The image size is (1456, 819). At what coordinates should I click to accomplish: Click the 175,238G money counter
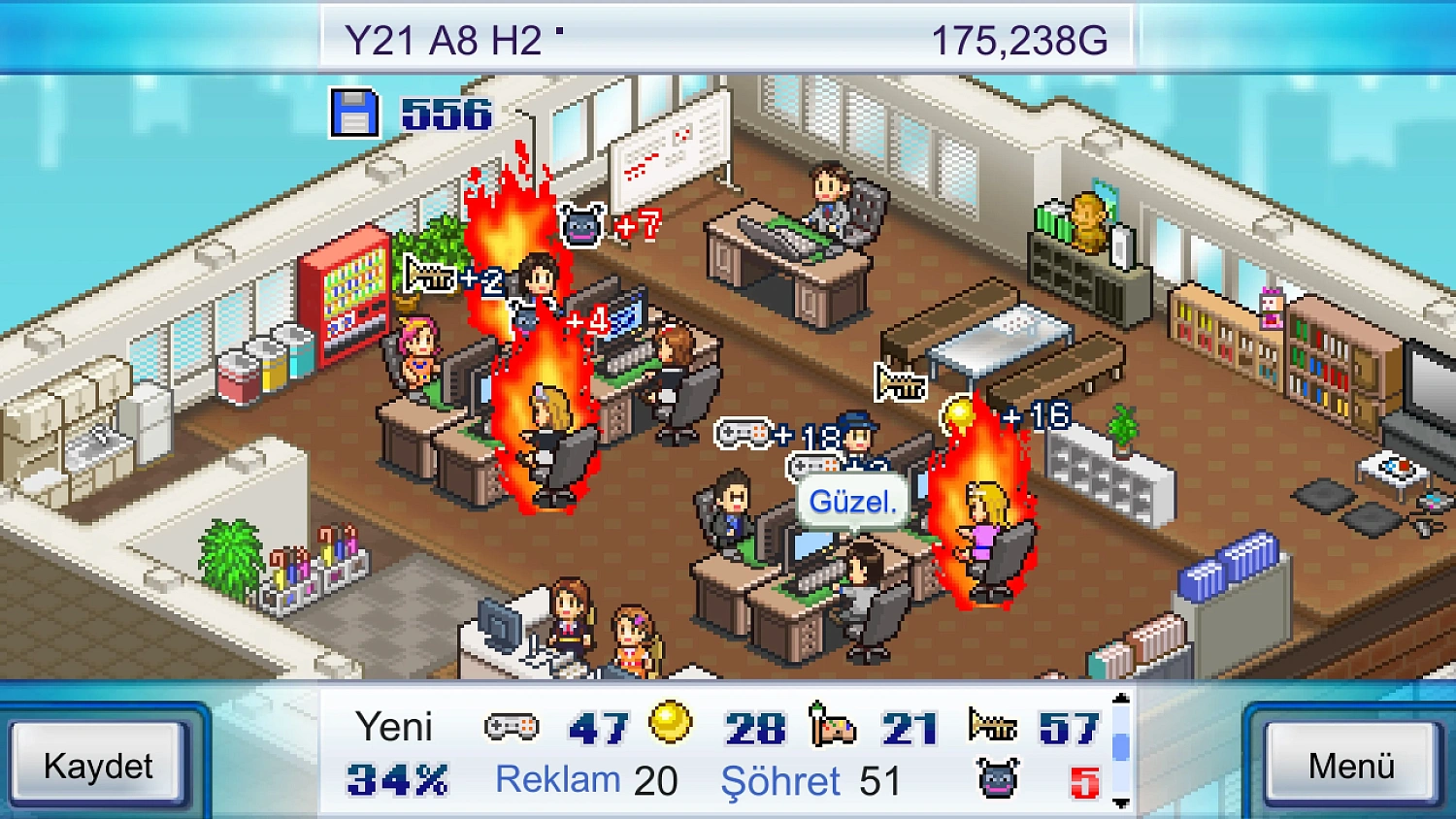point(1018,38)
